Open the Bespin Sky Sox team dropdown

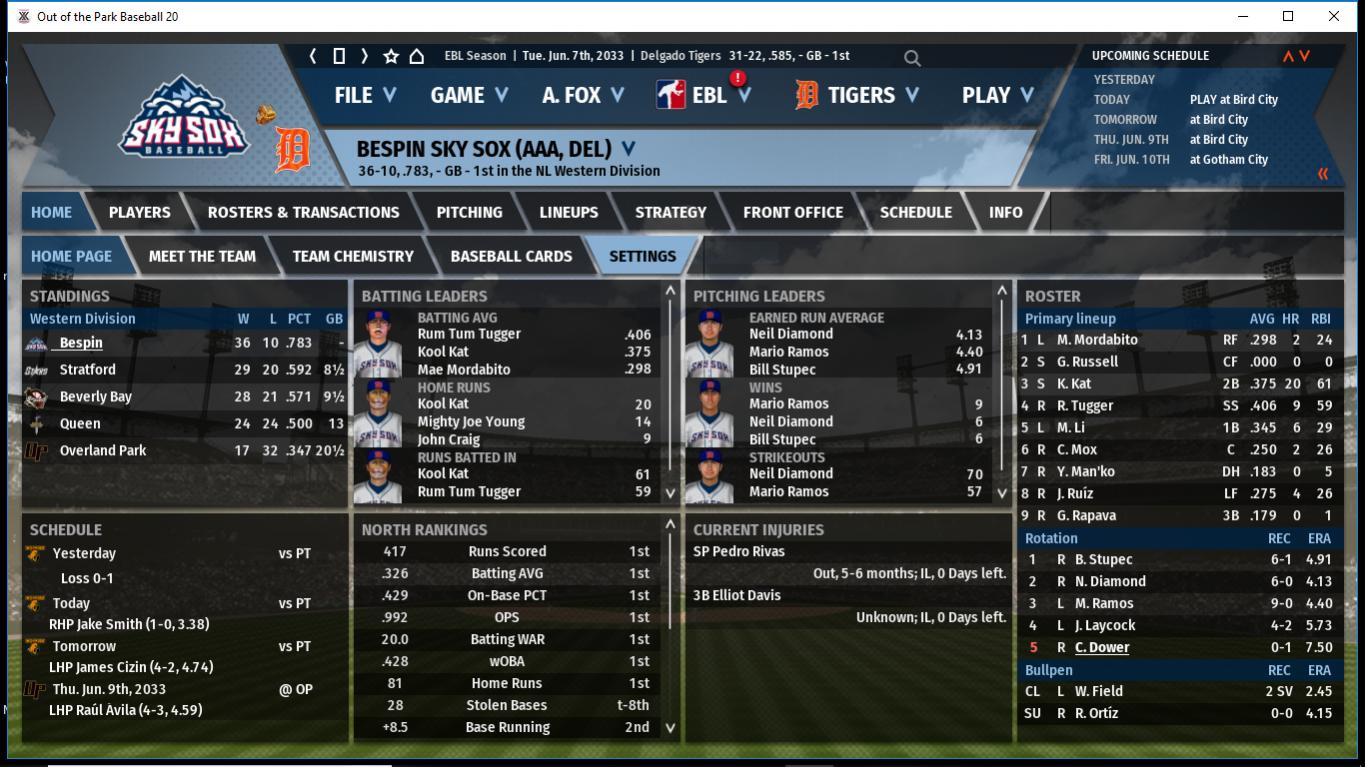(628, 149)
